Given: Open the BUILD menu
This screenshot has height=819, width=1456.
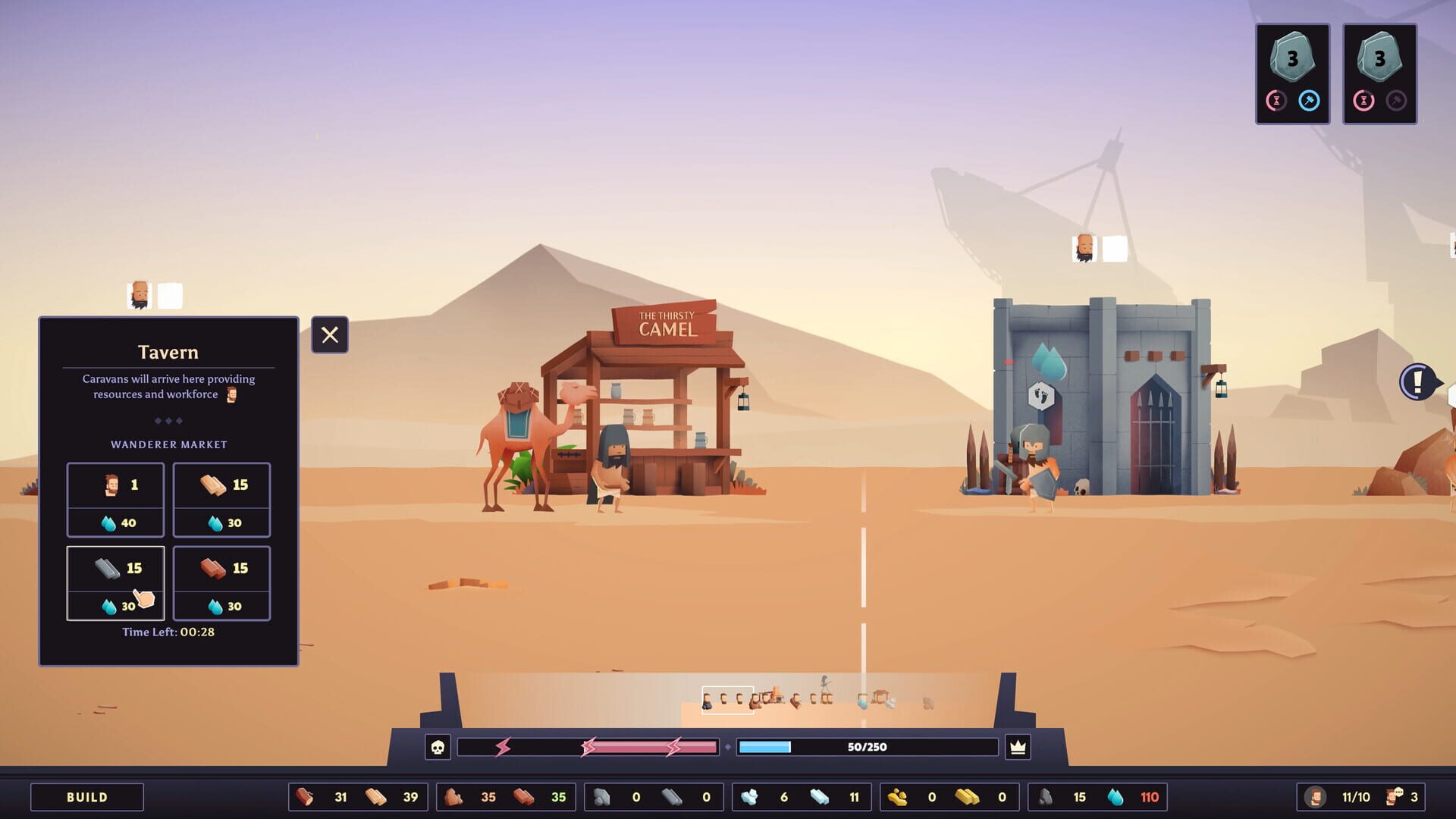Looking at the screenshot, I should point(86,797).
